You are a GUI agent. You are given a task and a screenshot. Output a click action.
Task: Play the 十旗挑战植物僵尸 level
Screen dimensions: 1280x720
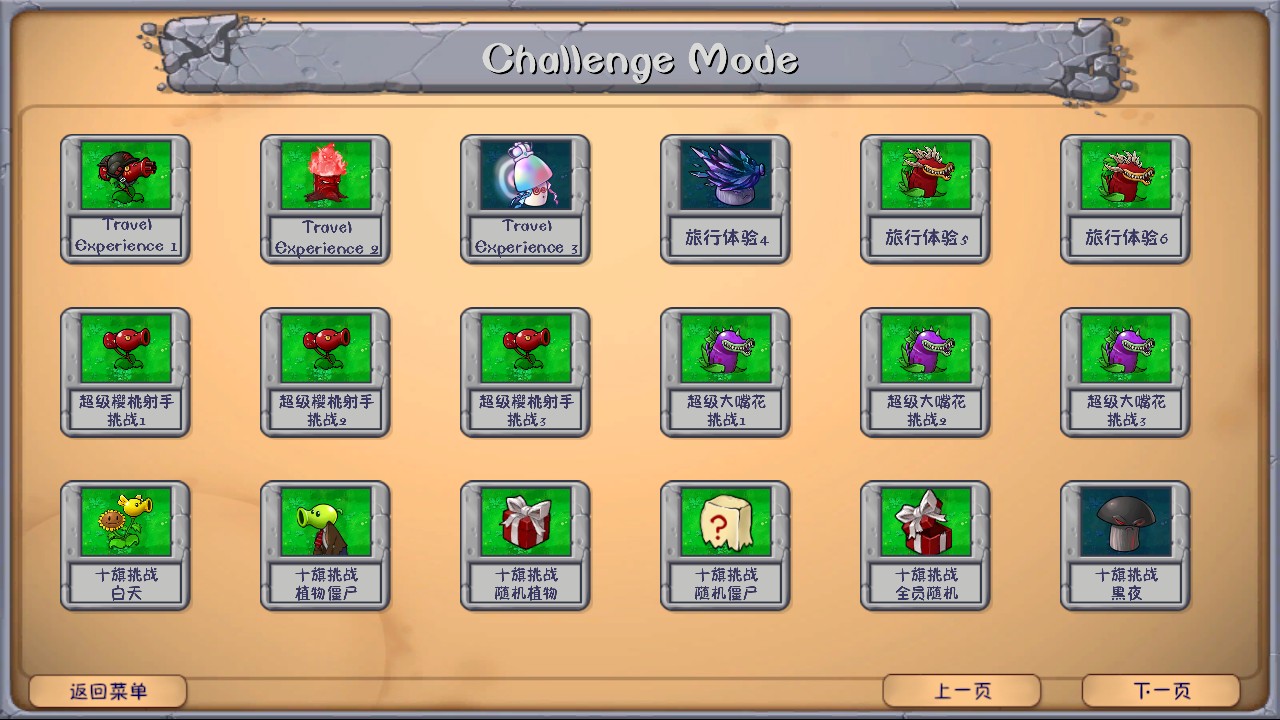click(x=325, y=543)
